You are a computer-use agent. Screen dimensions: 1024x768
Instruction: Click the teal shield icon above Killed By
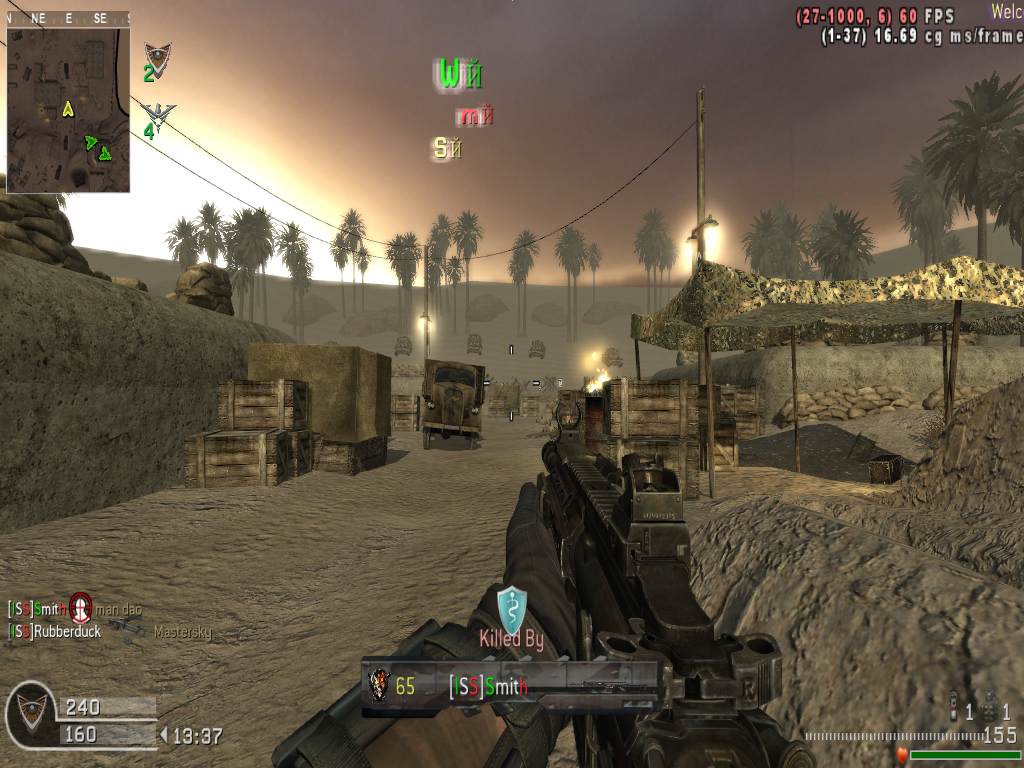(x=511, y=608)
